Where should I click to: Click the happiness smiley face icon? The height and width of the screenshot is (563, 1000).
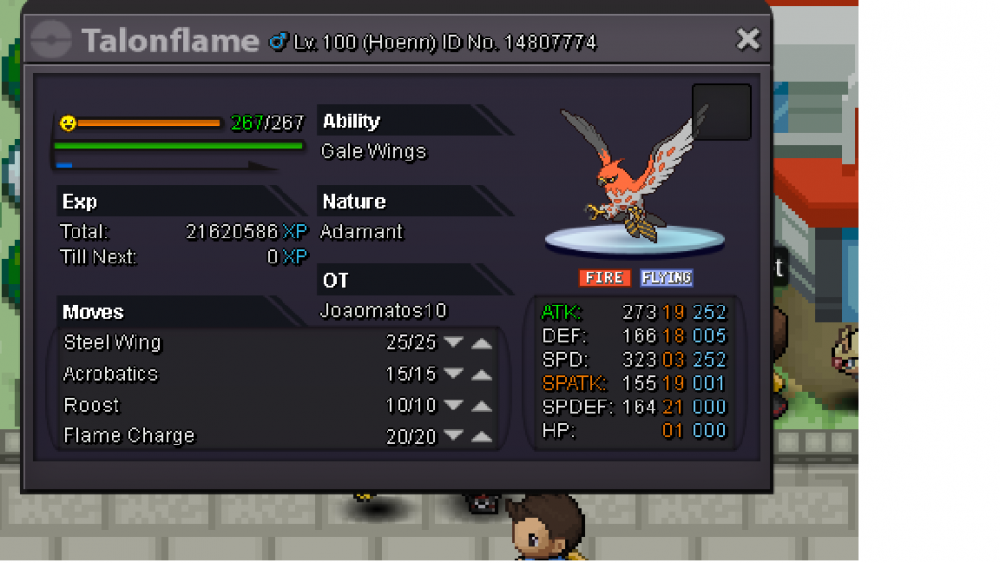click(x=68, y=123)
